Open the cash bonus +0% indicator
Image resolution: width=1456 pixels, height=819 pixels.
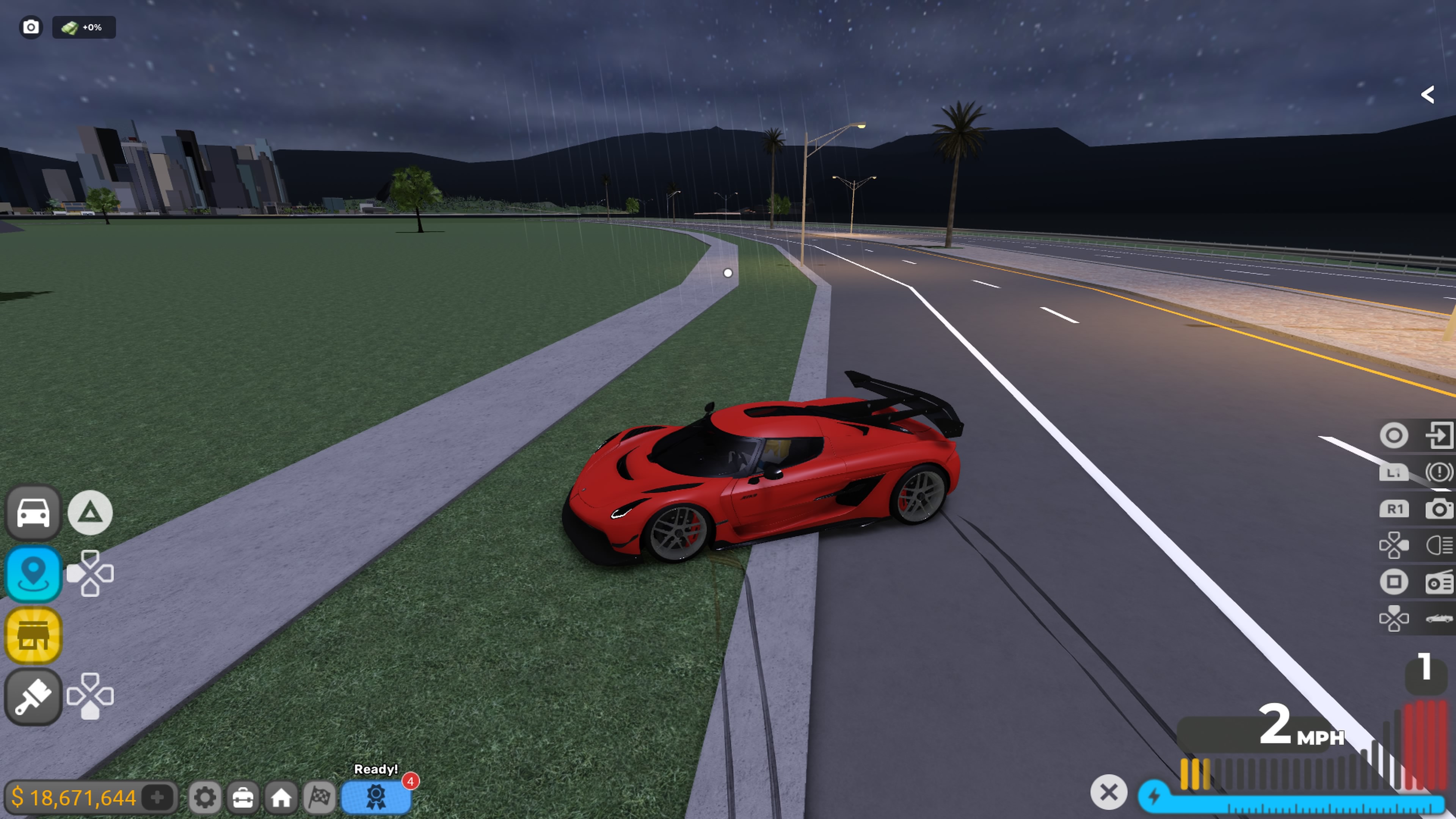click(x=84, y=27)
